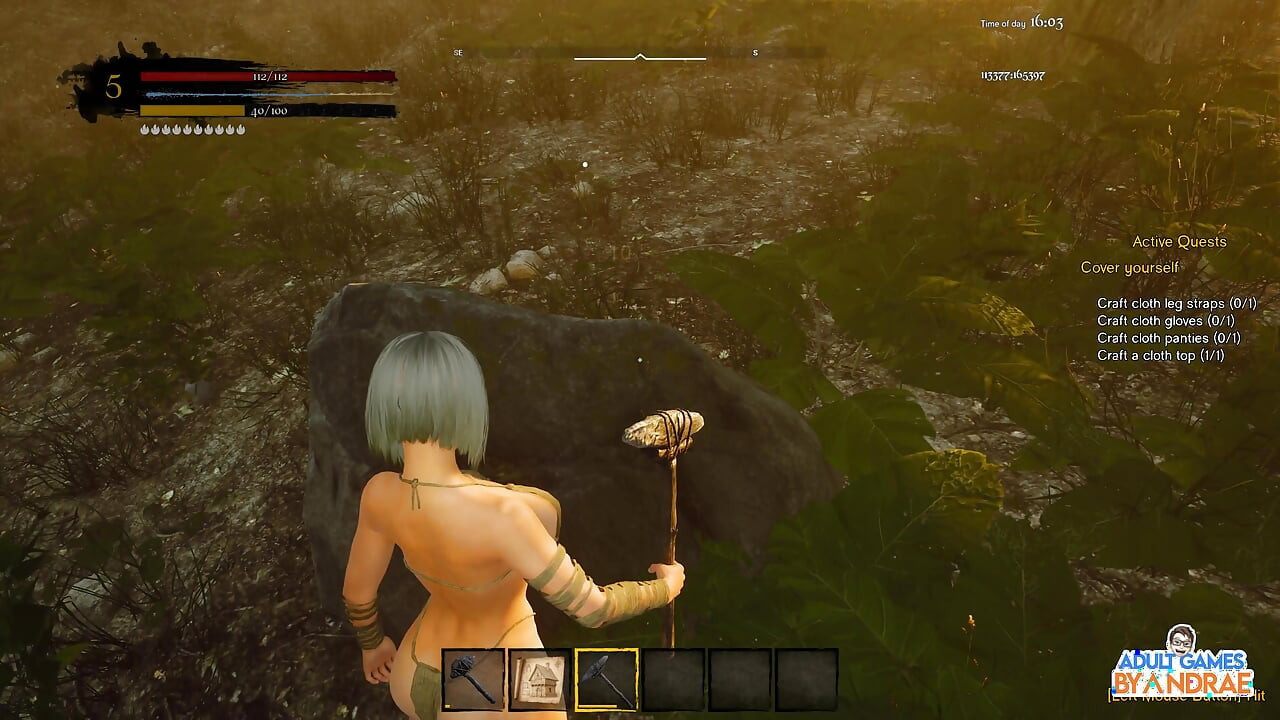The image size is (1280, 720).
Task: Select the Cover yourself quest title
Action: [x=1129, y=267]
